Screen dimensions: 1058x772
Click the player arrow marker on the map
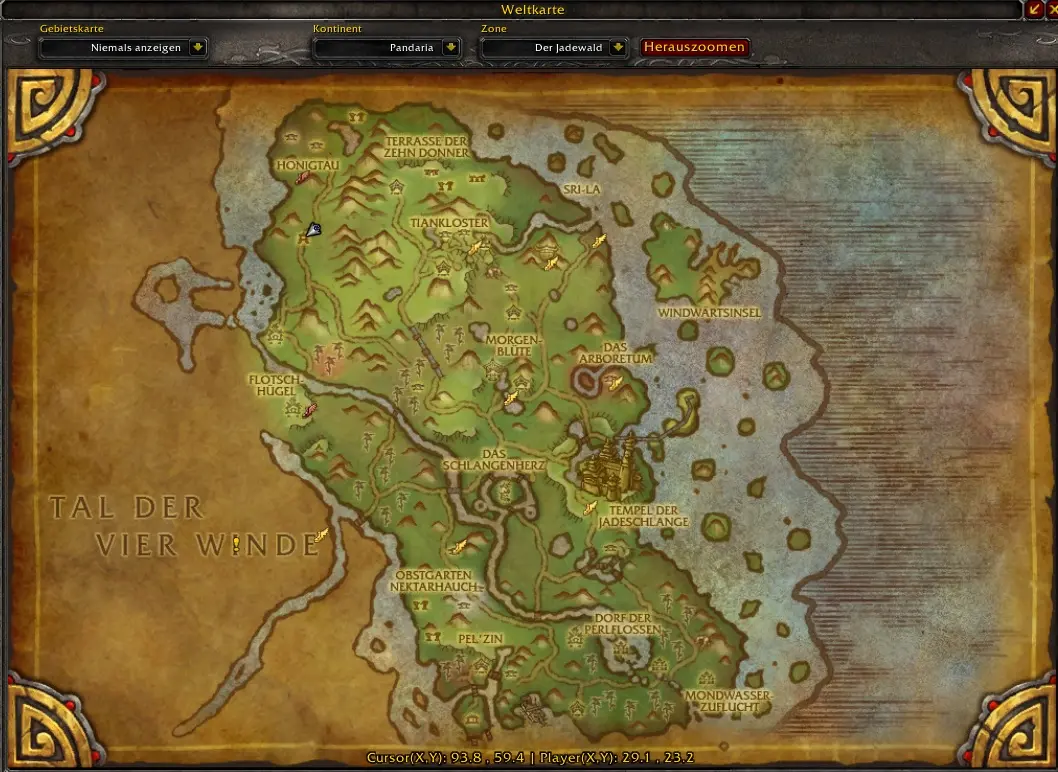tap(314, 230)
